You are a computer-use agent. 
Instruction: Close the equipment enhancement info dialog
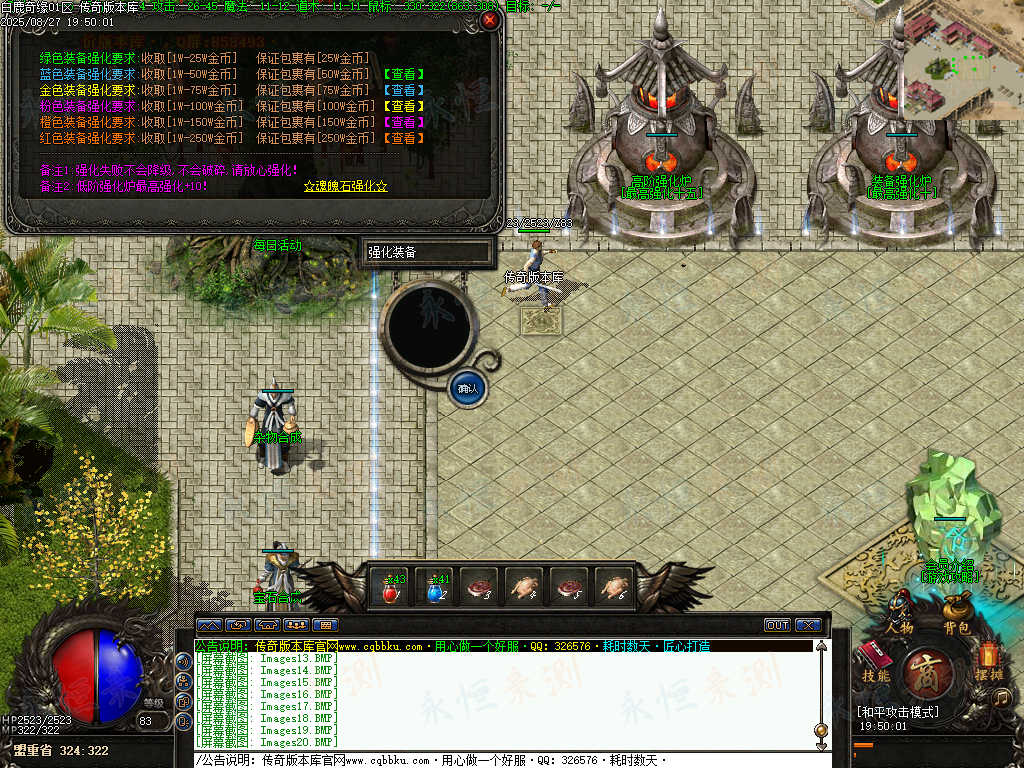click(489, 19)
